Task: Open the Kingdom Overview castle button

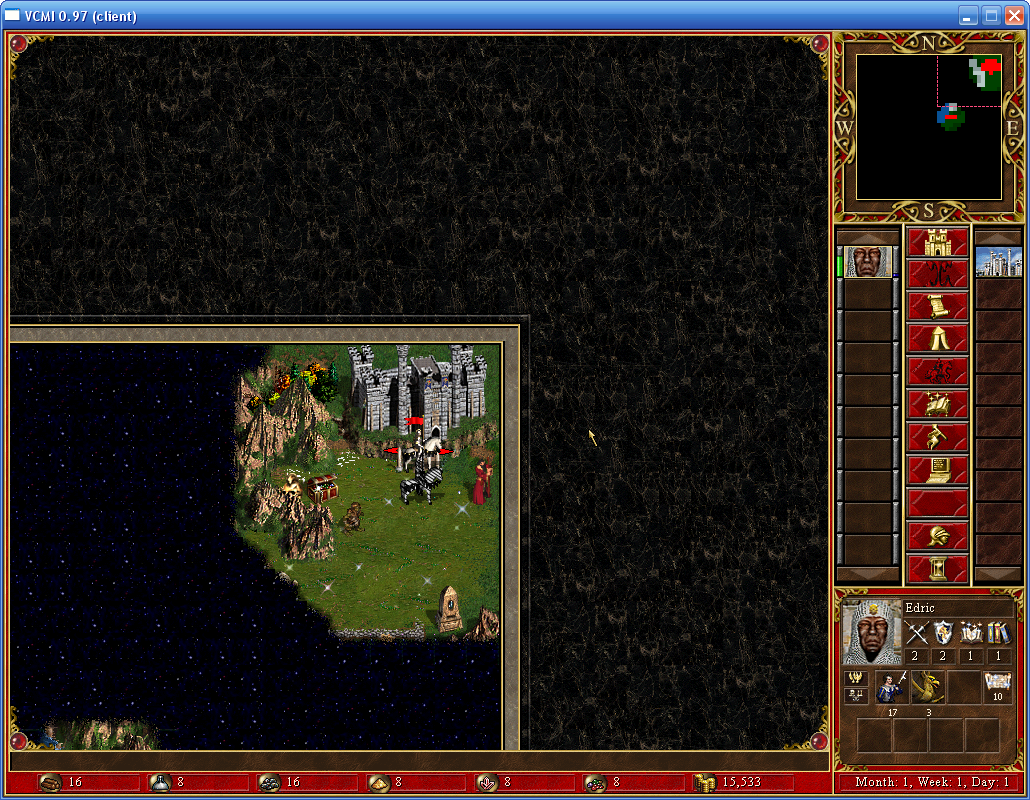Action: (x=937, y=243)
